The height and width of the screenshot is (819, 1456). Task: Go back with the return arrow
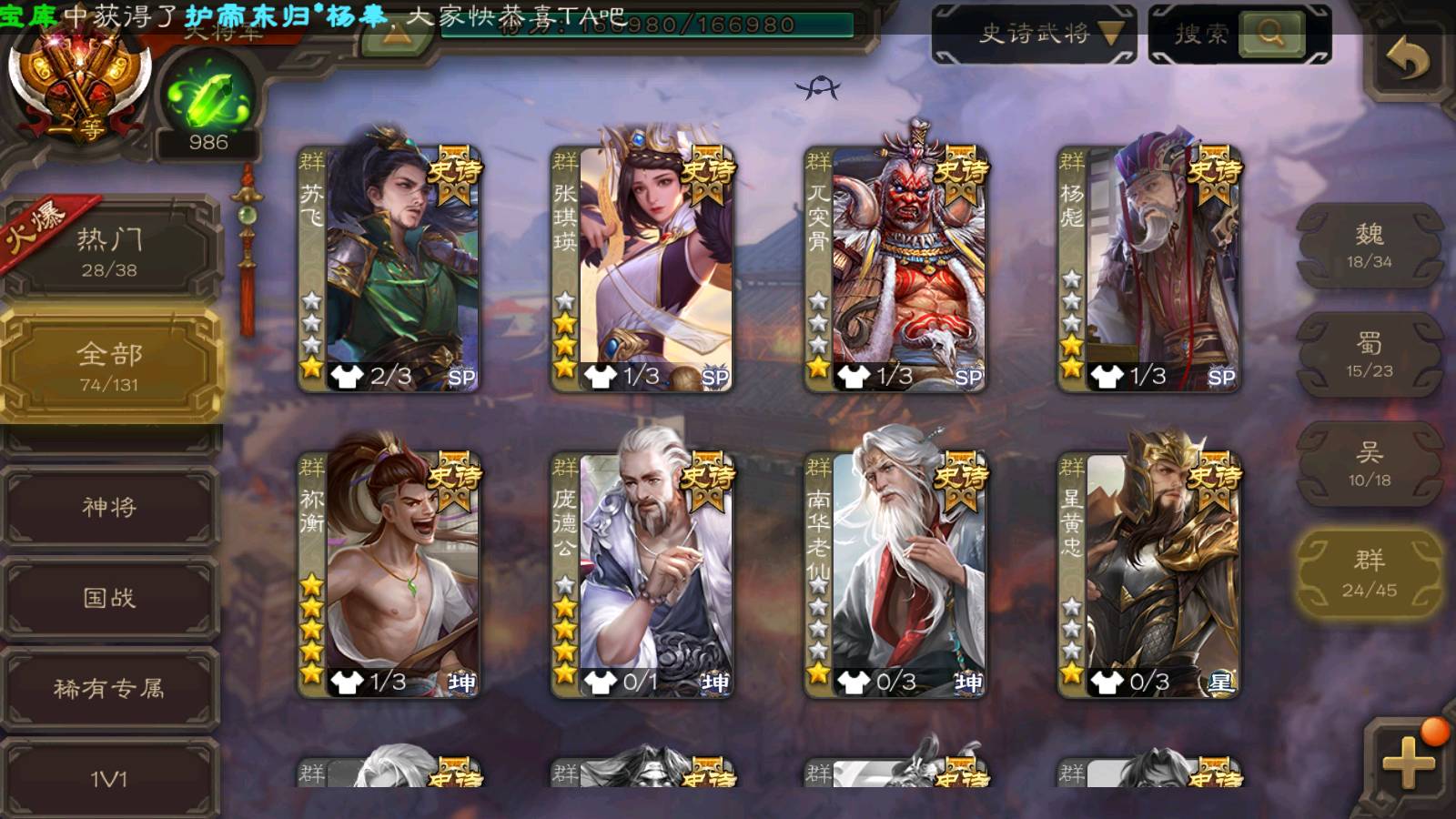point(1407,60)
